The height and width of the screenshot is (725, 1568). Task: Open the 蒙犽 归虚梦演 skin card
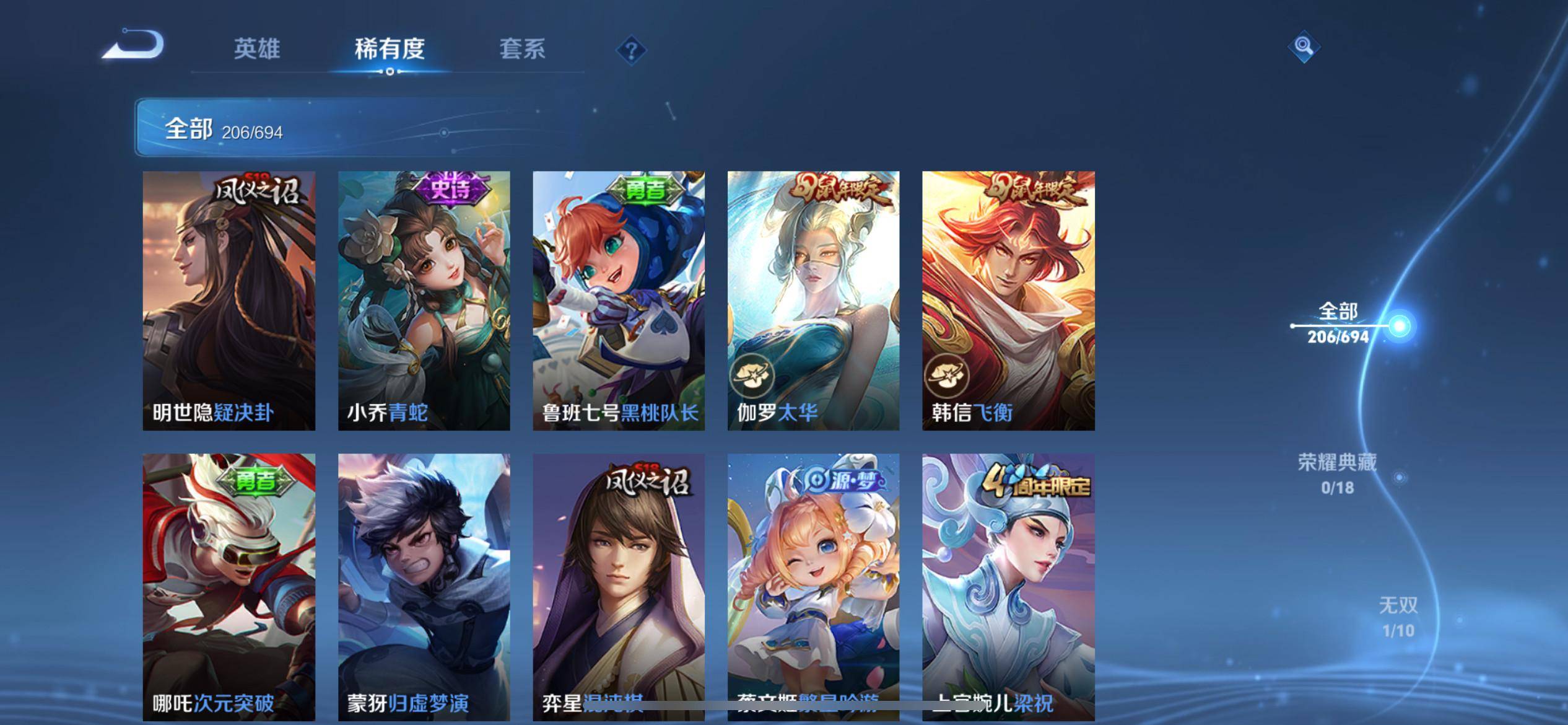pos(424,586)
